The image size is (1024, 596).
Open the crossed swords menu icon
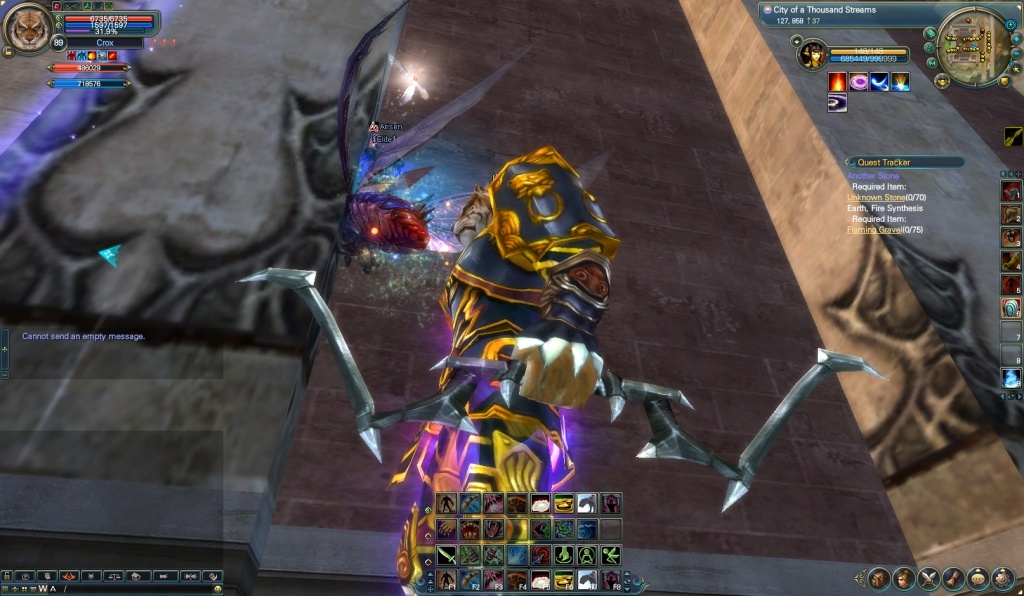point(928,578)
